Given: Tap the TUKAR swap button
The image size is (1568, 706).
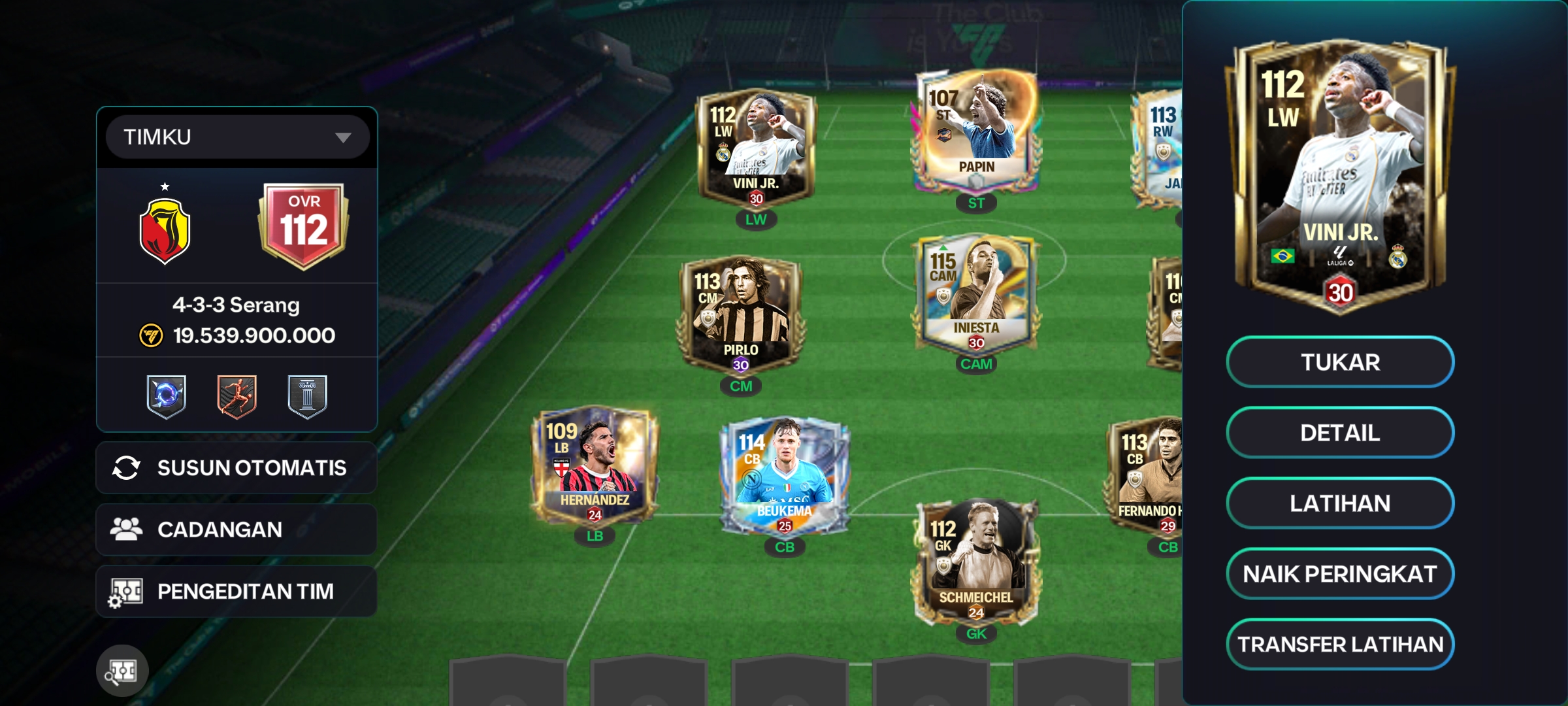Looking at the screenshot, I should [1340, 362].
